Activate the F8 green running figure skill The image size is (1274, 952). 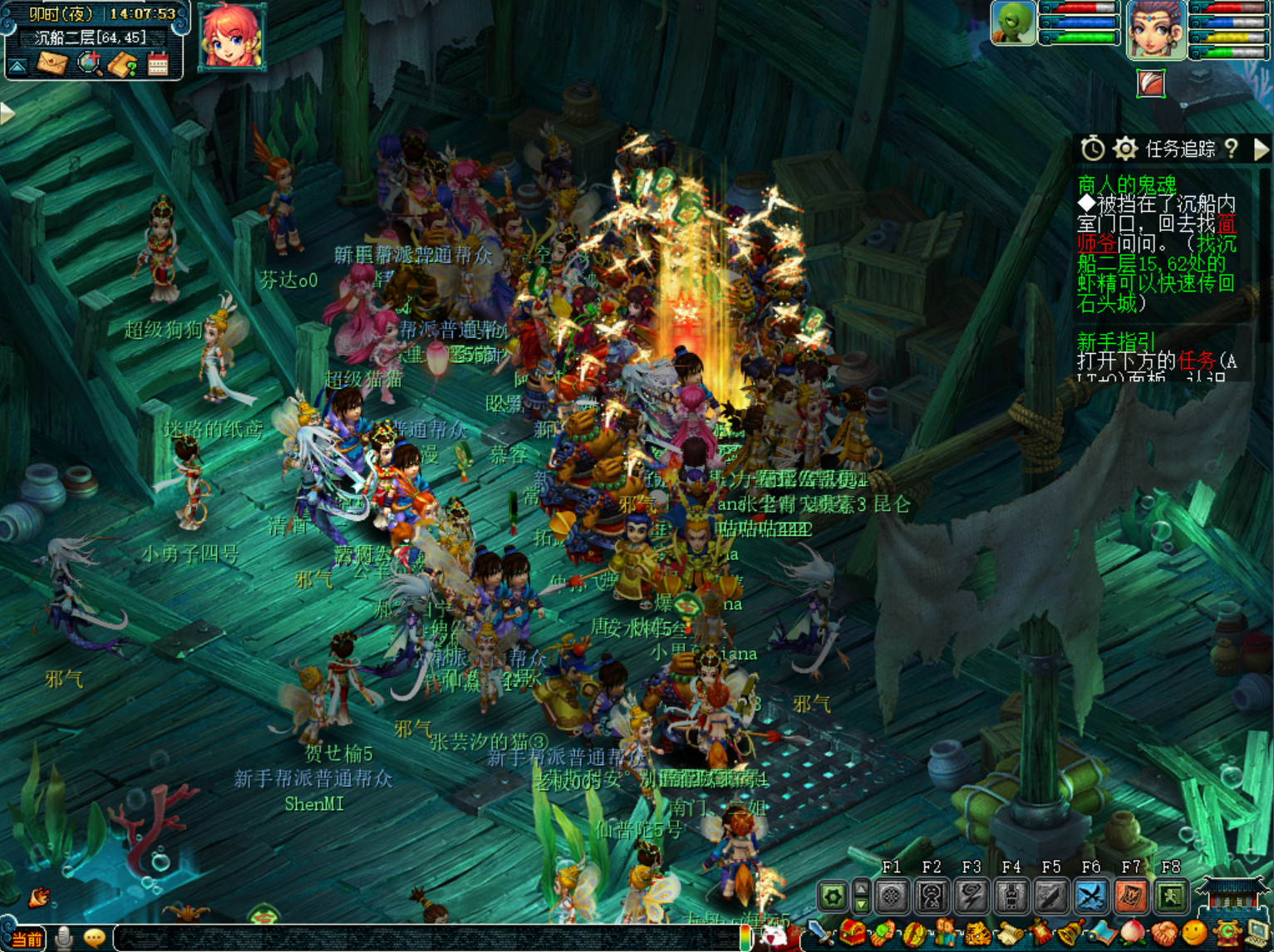point(1170,896)
